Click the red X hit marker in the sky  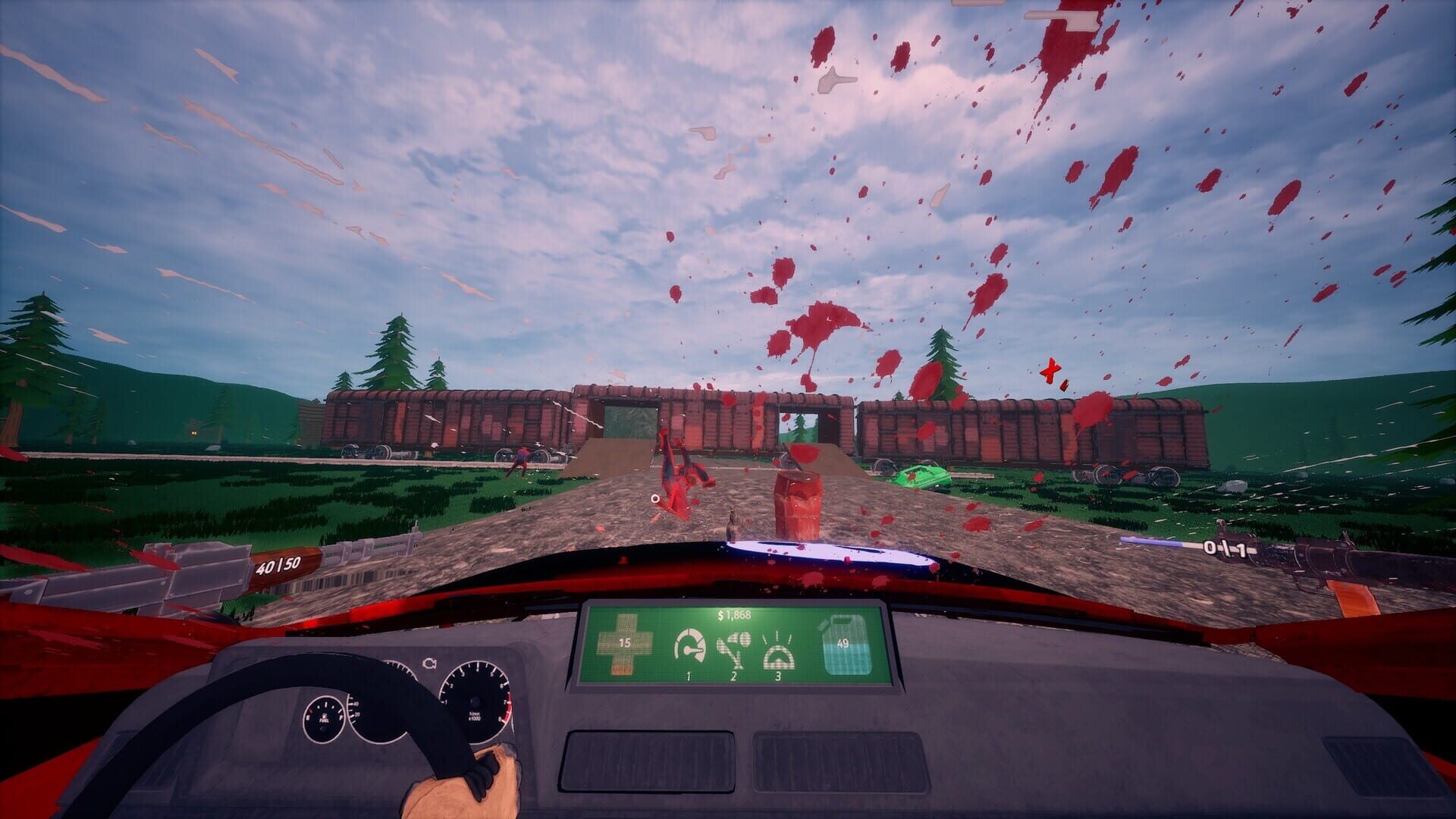(1053, 372)
